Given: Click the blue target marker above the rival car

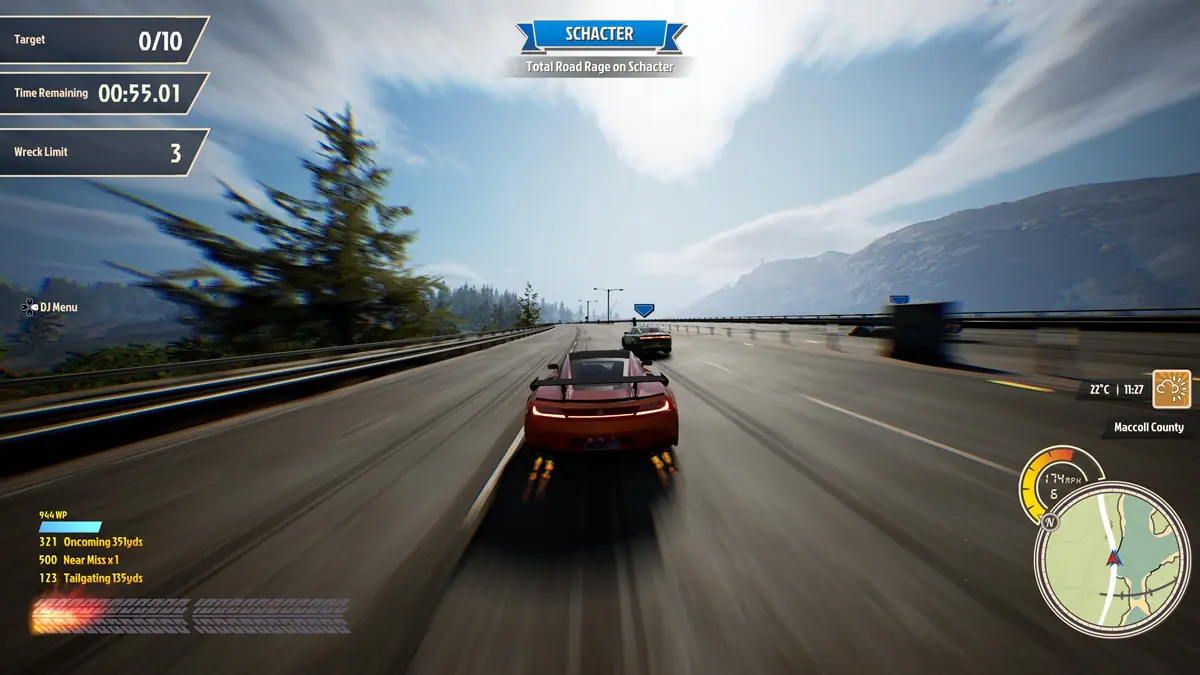Looking at the screenshot, I should pos(643,310).
